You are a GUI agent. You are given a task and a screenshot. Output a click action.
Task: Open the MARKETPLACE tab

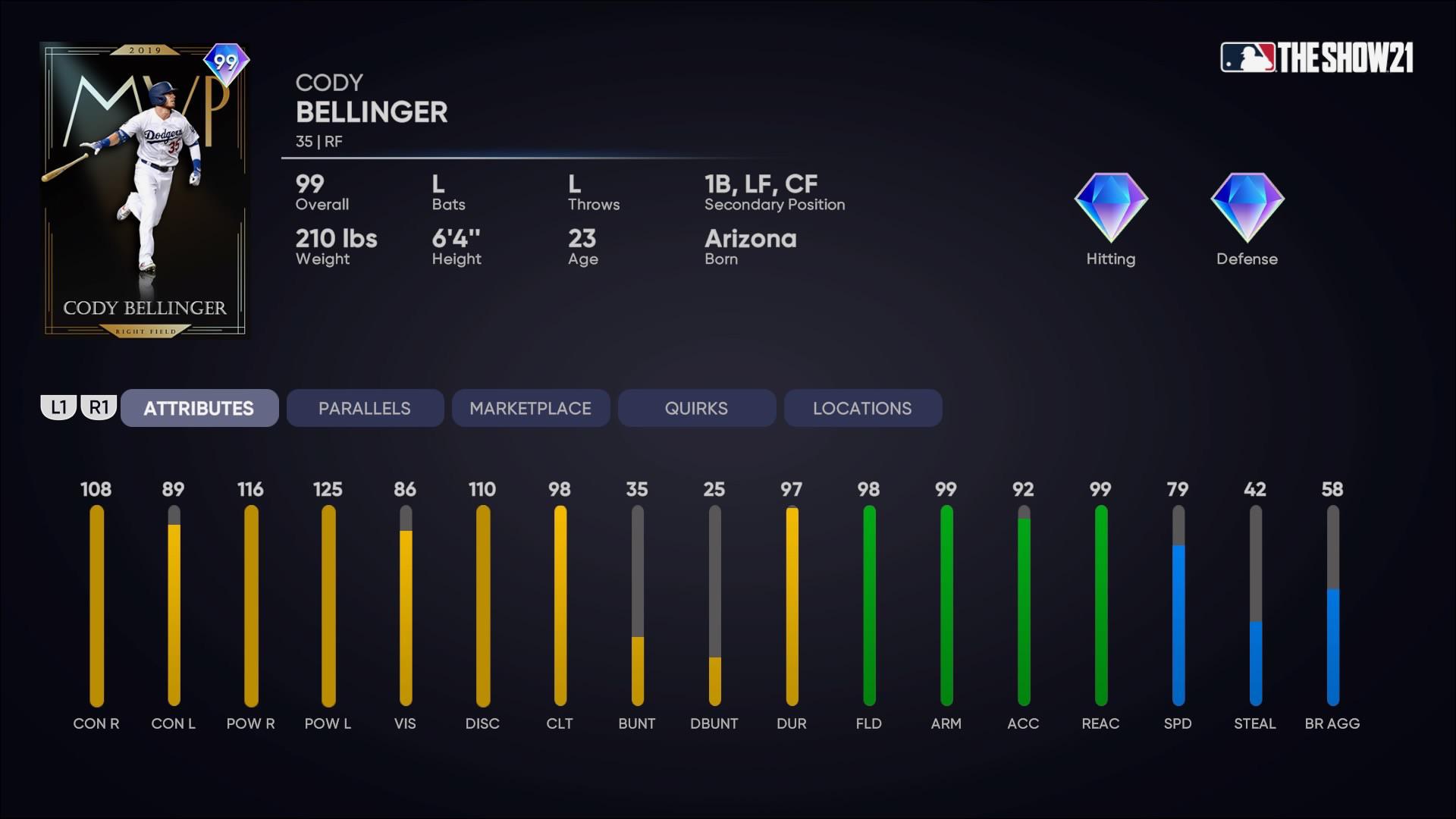(531, 408)
